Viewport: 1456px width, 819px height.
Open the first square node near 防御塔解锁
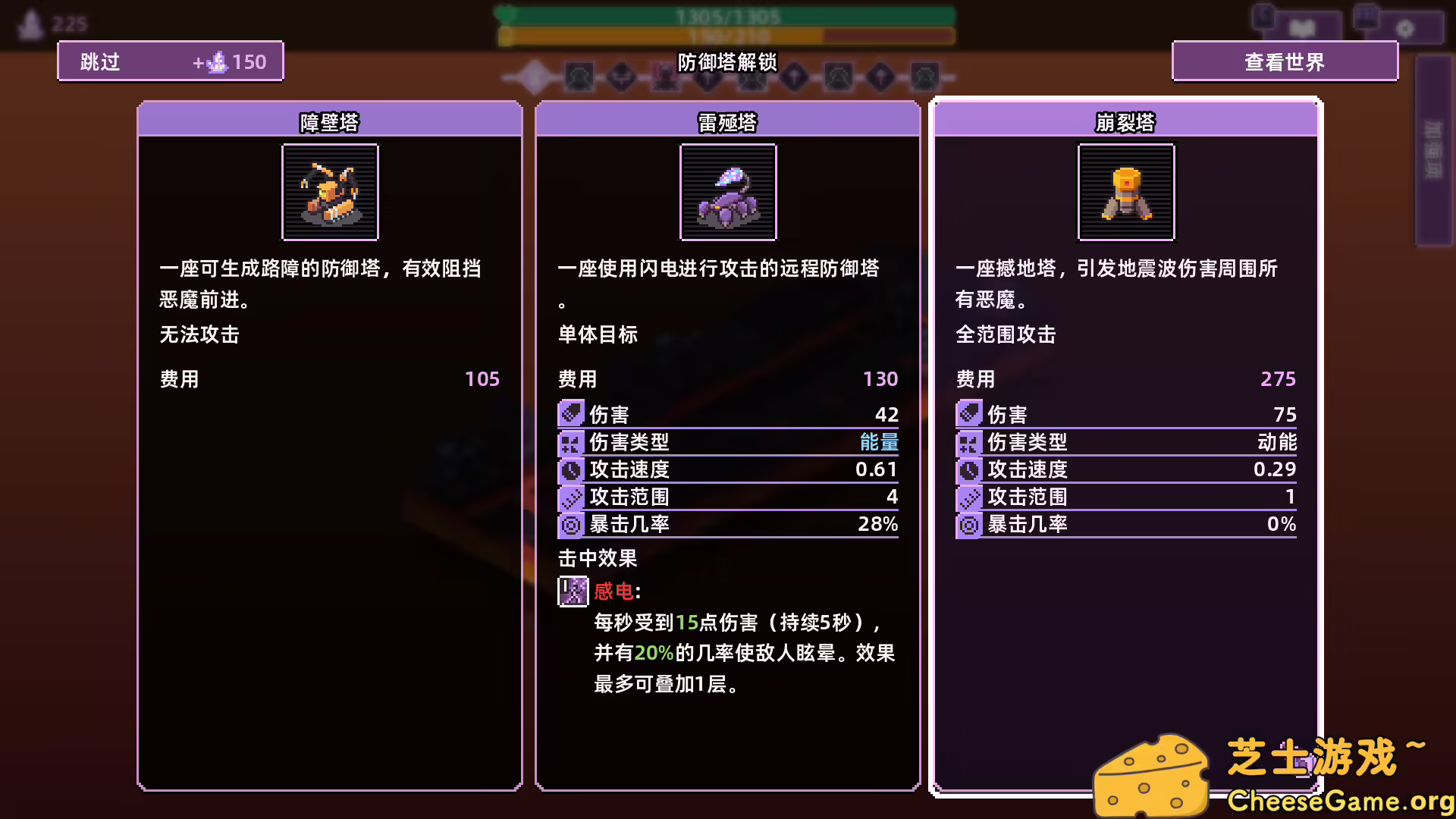tap(579, 77)
